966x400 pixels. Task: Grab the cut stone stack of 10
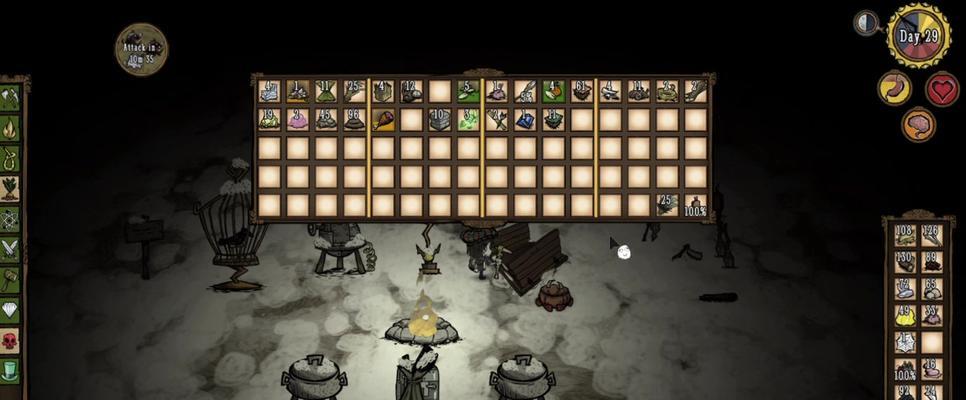click(x=440, y=120)
